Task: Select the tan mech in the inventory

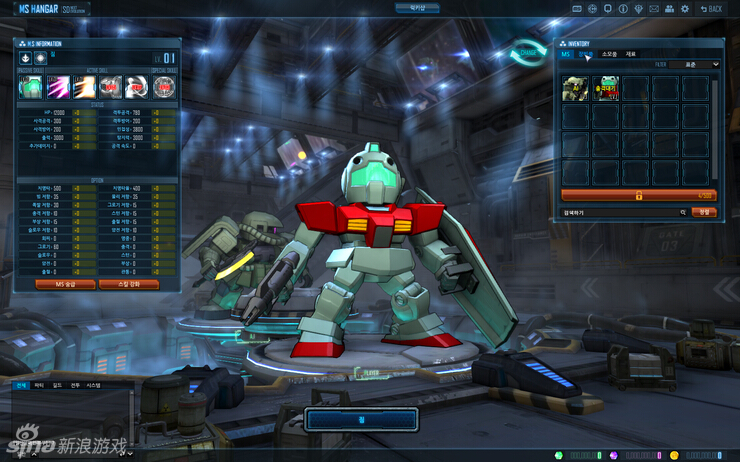Action: [x=575, y=89]
